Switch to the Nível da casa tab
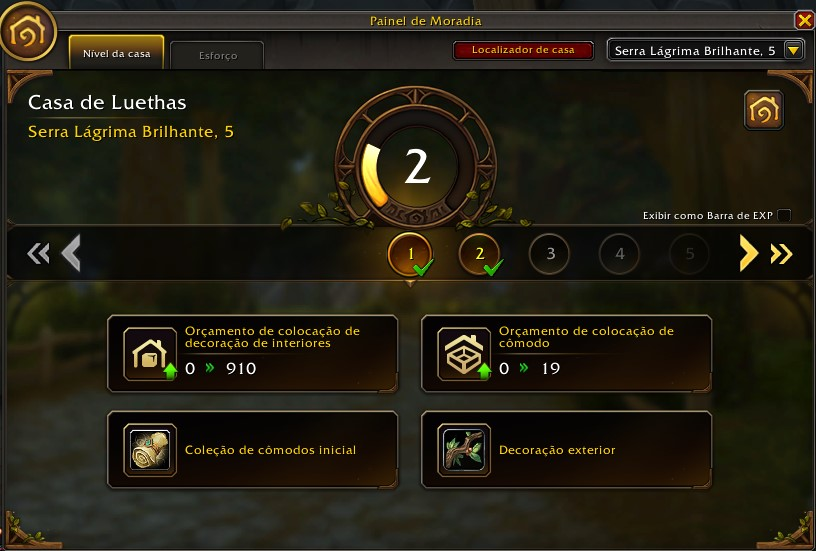 click(116, 53)
